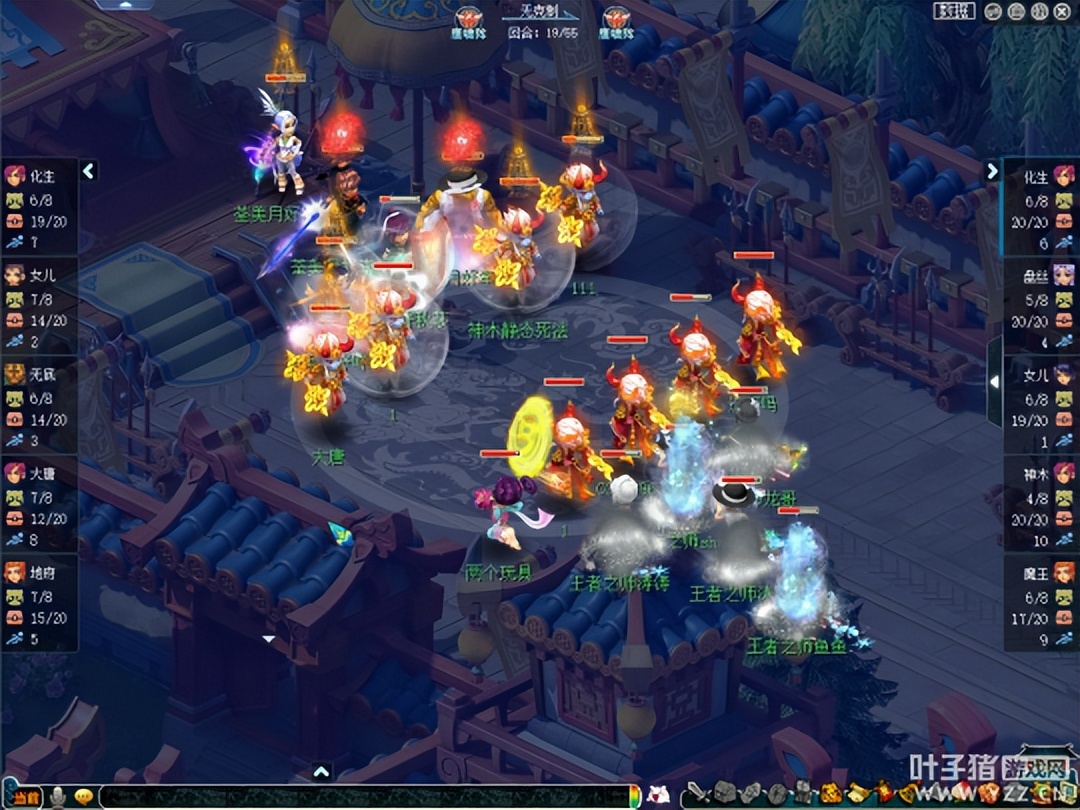Expand the chat panel with up arrow
The width and height of the screenshot is (1080, 810).
[x=321, y=771]
